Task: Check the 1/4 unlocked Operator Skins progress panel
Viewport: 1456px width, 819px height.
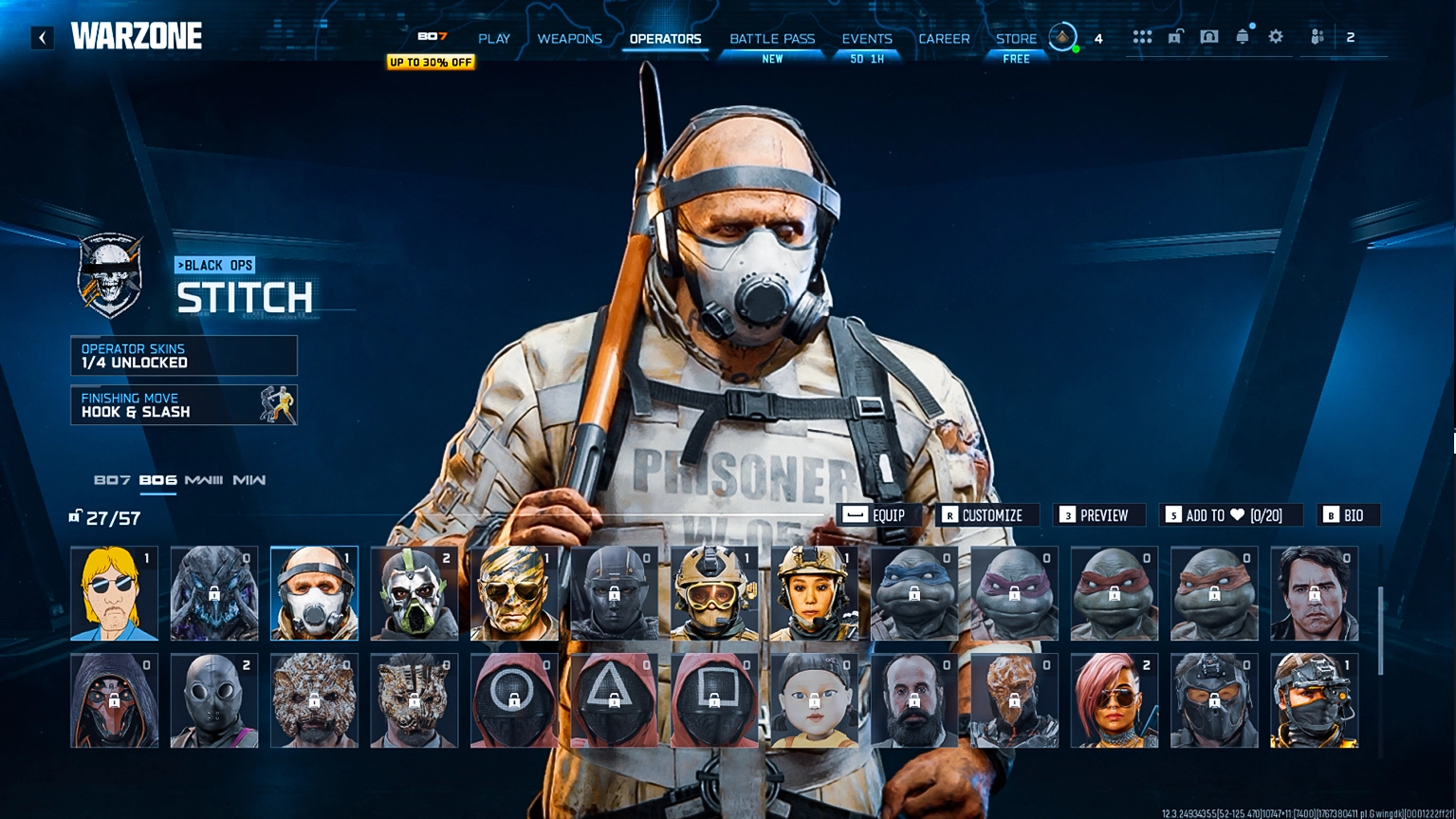Action: pyautogui.click(x=183, y=355)
